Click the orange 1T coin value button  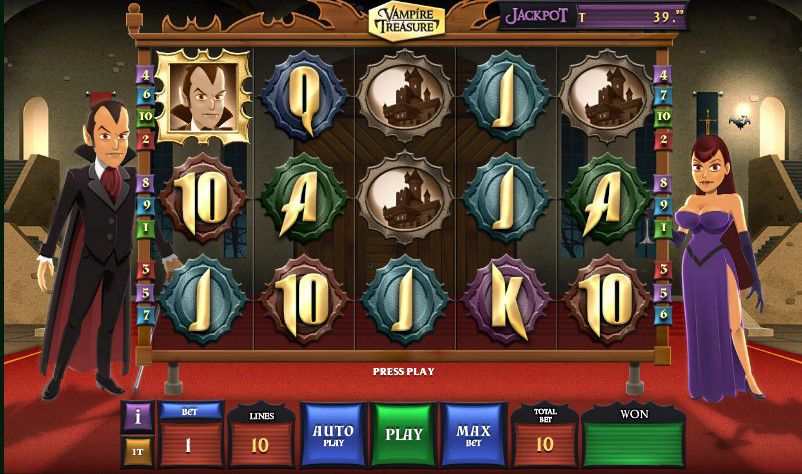pos(138,451)
